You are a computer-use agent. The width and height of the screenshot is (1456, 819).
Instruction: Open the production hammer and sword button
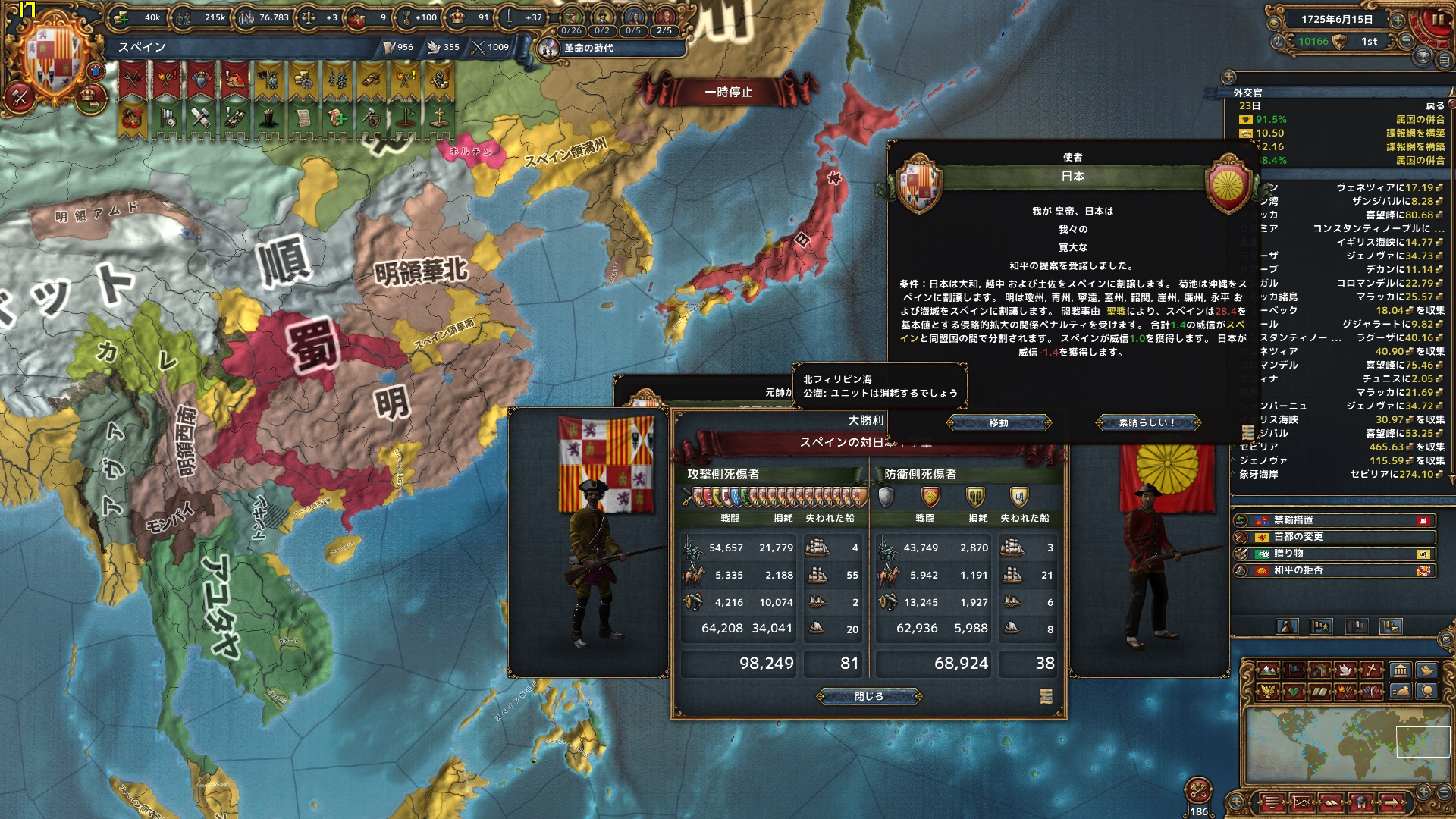click(20, 96)
